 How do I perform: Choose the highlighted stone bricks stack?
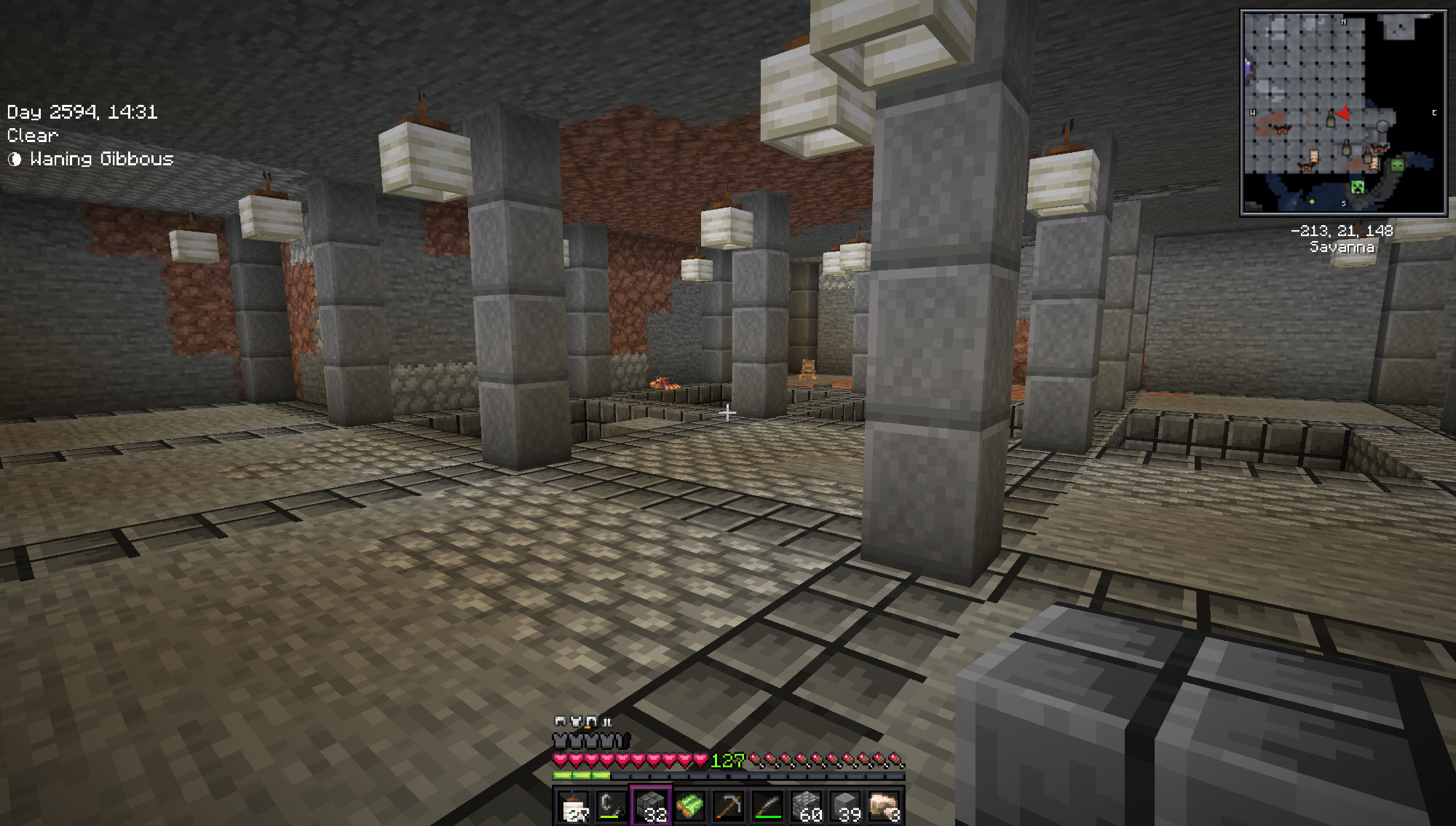point(651,807)
